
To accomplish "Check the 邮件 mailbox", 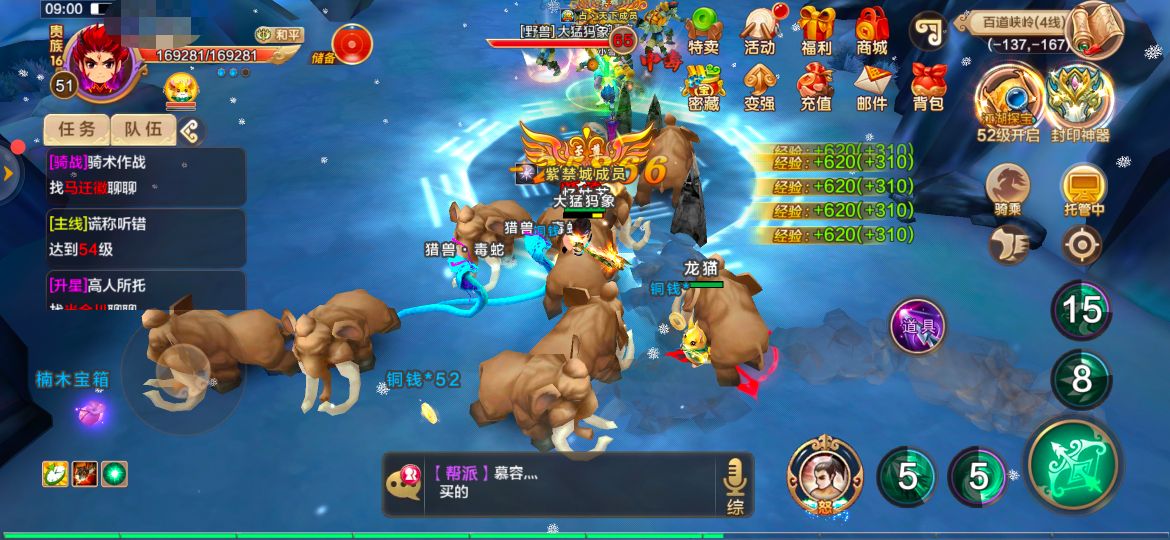I will [872, 85].
